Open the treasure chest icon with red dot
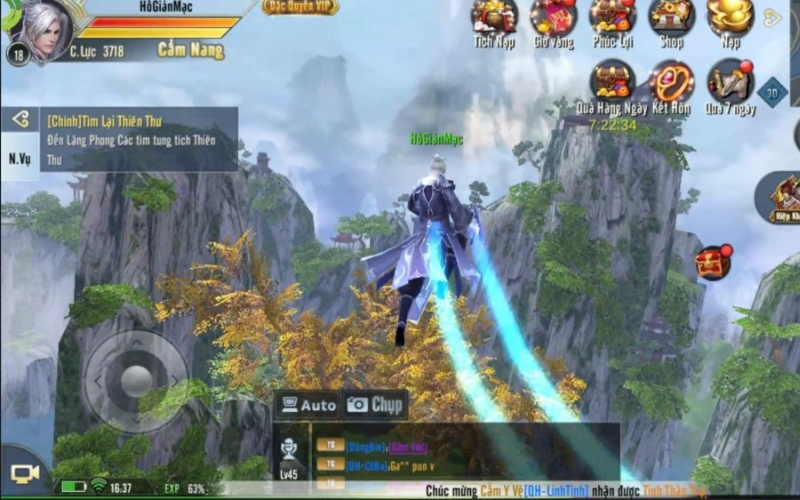The width and height of the screenshot is (800, 500). point(713,263)
